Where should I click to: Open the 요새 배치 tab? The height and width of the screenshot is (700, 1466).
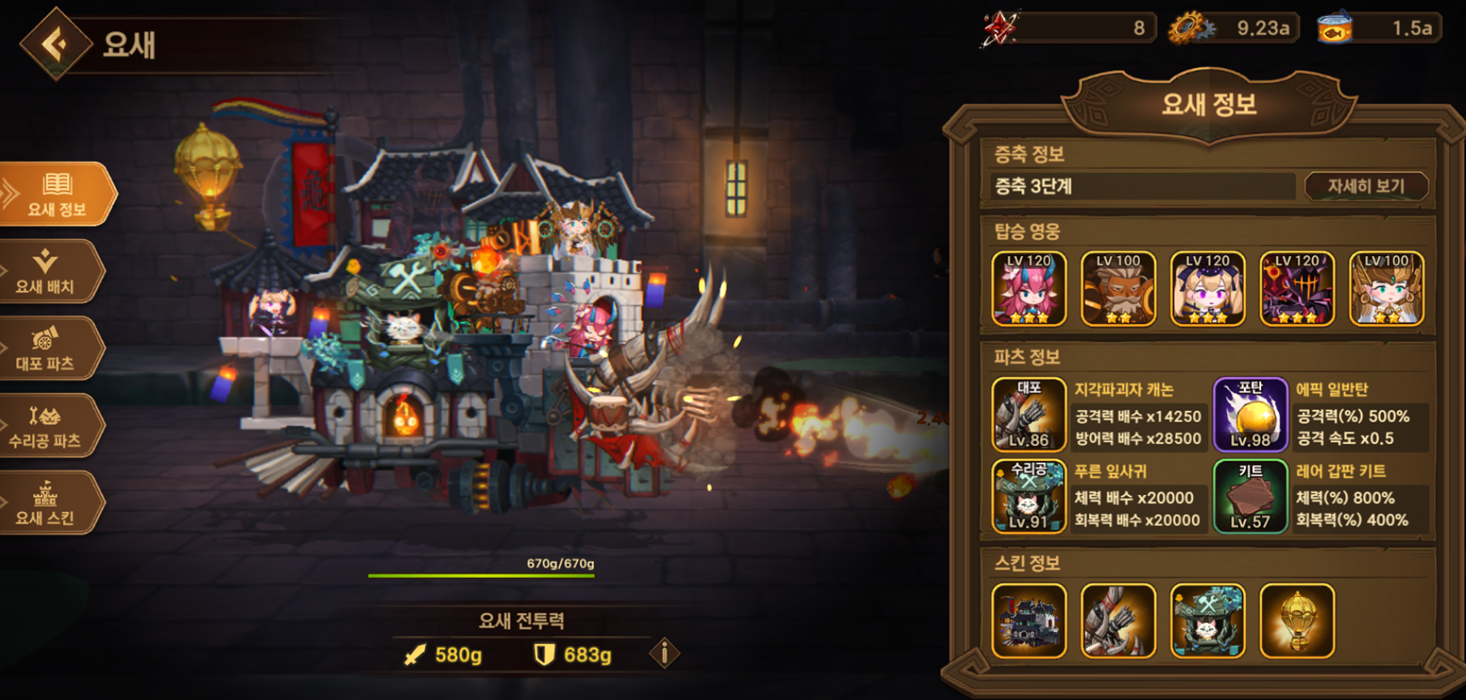(50, 271)
